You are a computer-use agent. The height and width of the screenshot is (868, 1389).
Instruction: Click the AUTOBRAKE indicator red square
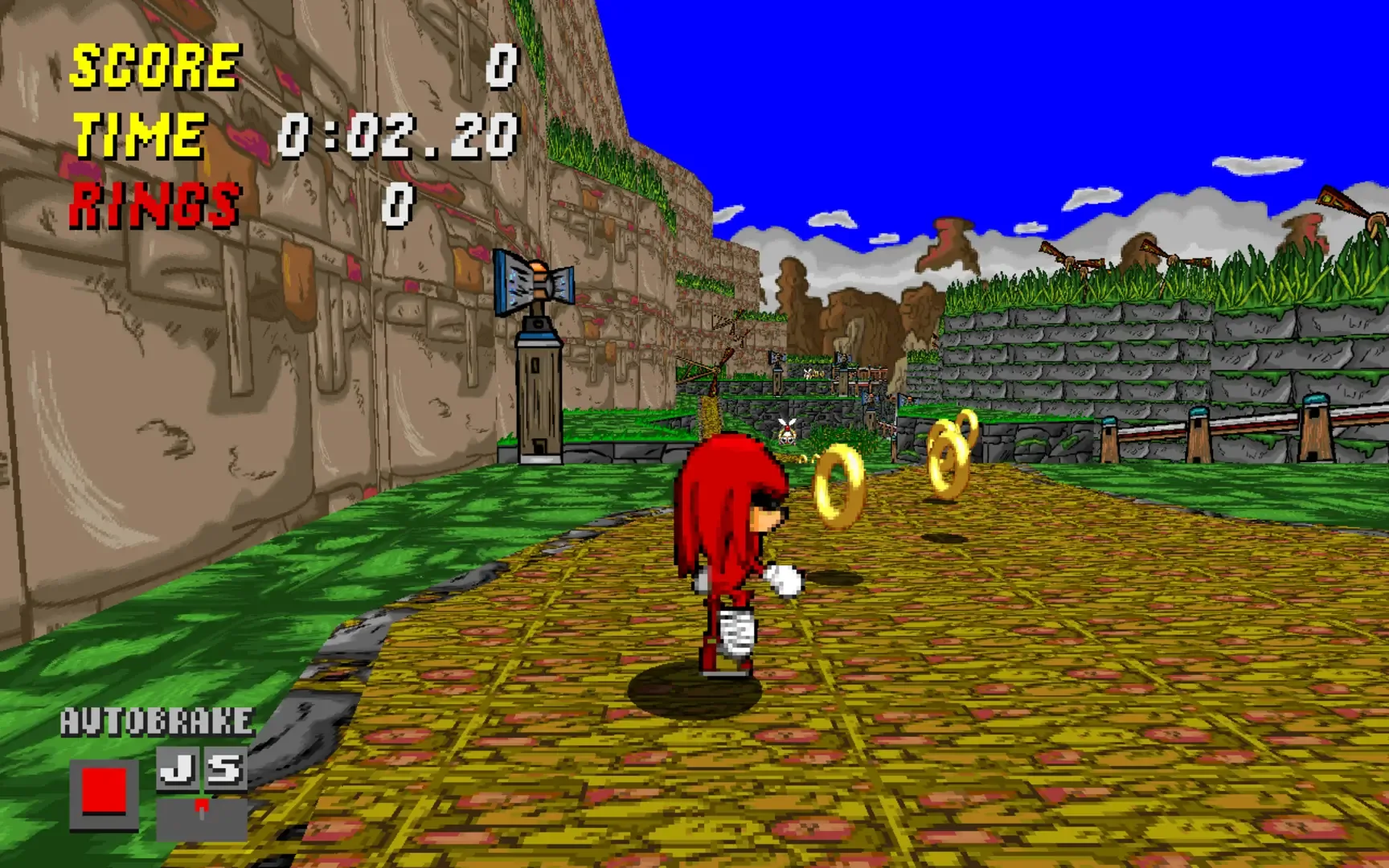[103, 789]
